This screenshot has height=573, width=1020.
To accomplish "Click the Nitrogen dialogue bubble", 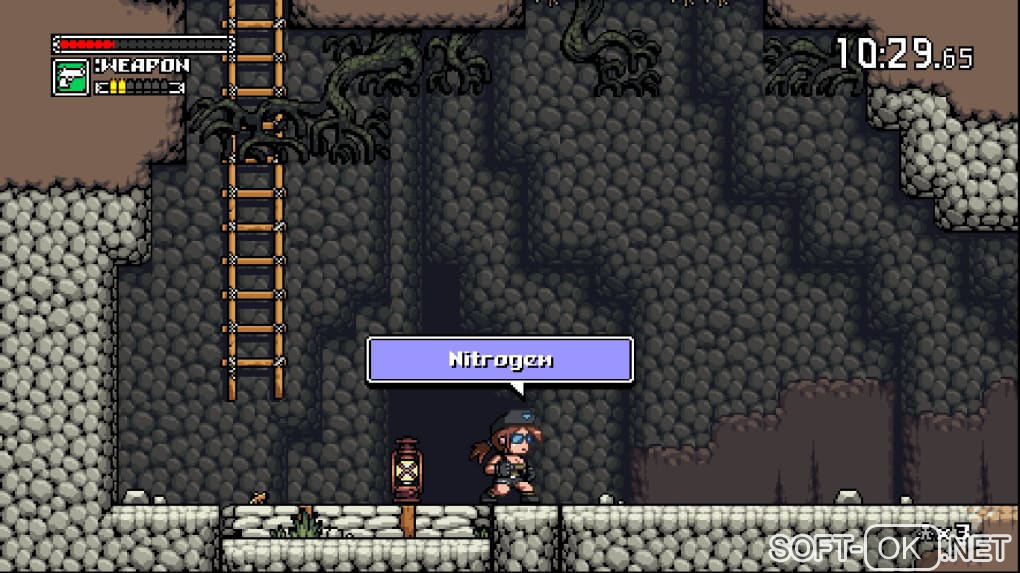I will [x=500, y=360].
